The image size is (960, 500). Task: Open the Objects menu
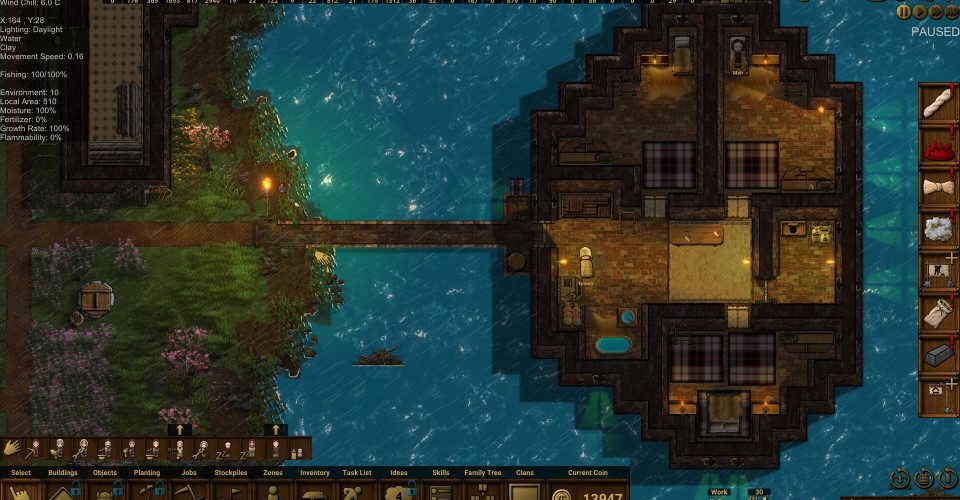click(105, 490)
